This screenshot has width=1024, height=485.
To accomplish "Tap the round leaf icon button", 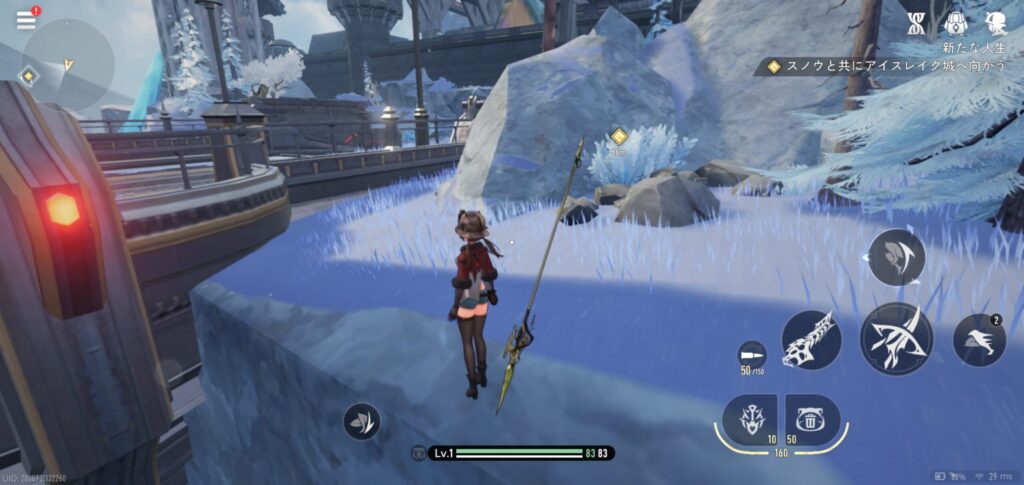I will (x=361, y=421).
